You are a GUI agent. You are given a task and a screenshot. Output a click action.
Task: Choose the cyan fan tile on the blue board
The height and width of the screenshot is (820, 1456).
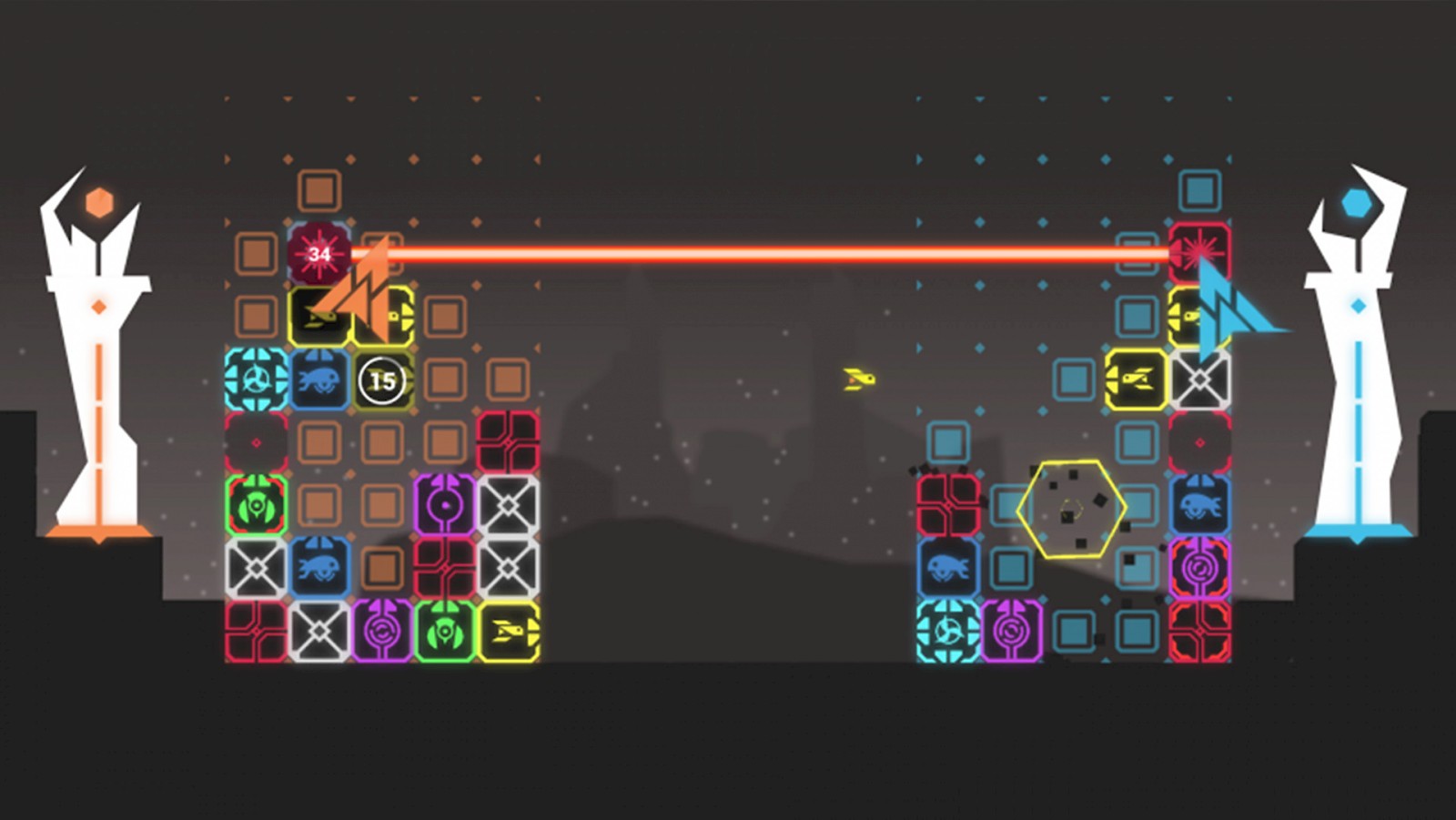coord(947,631)
